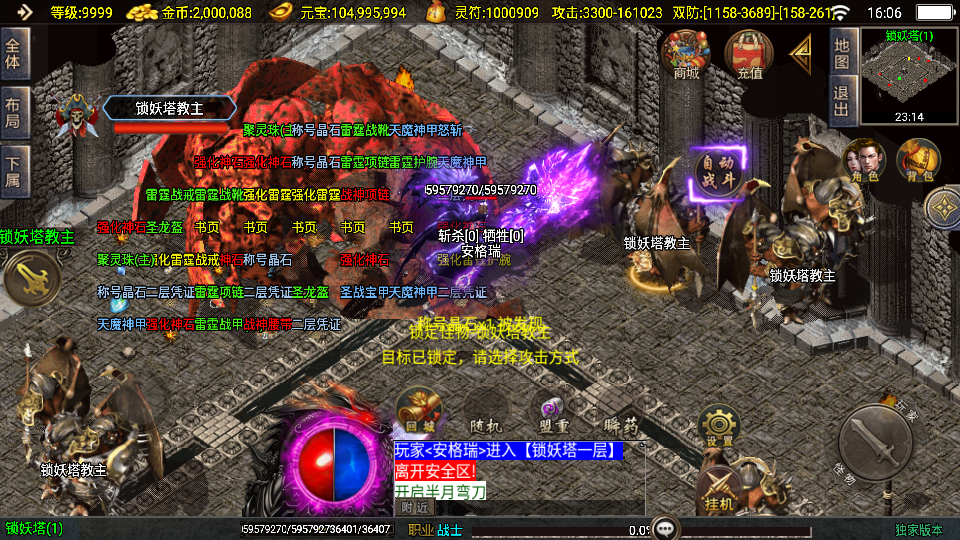Viewport: 960px width, 540px height.
Task: Open the 设置 settings gear
Action: [718, 424]
